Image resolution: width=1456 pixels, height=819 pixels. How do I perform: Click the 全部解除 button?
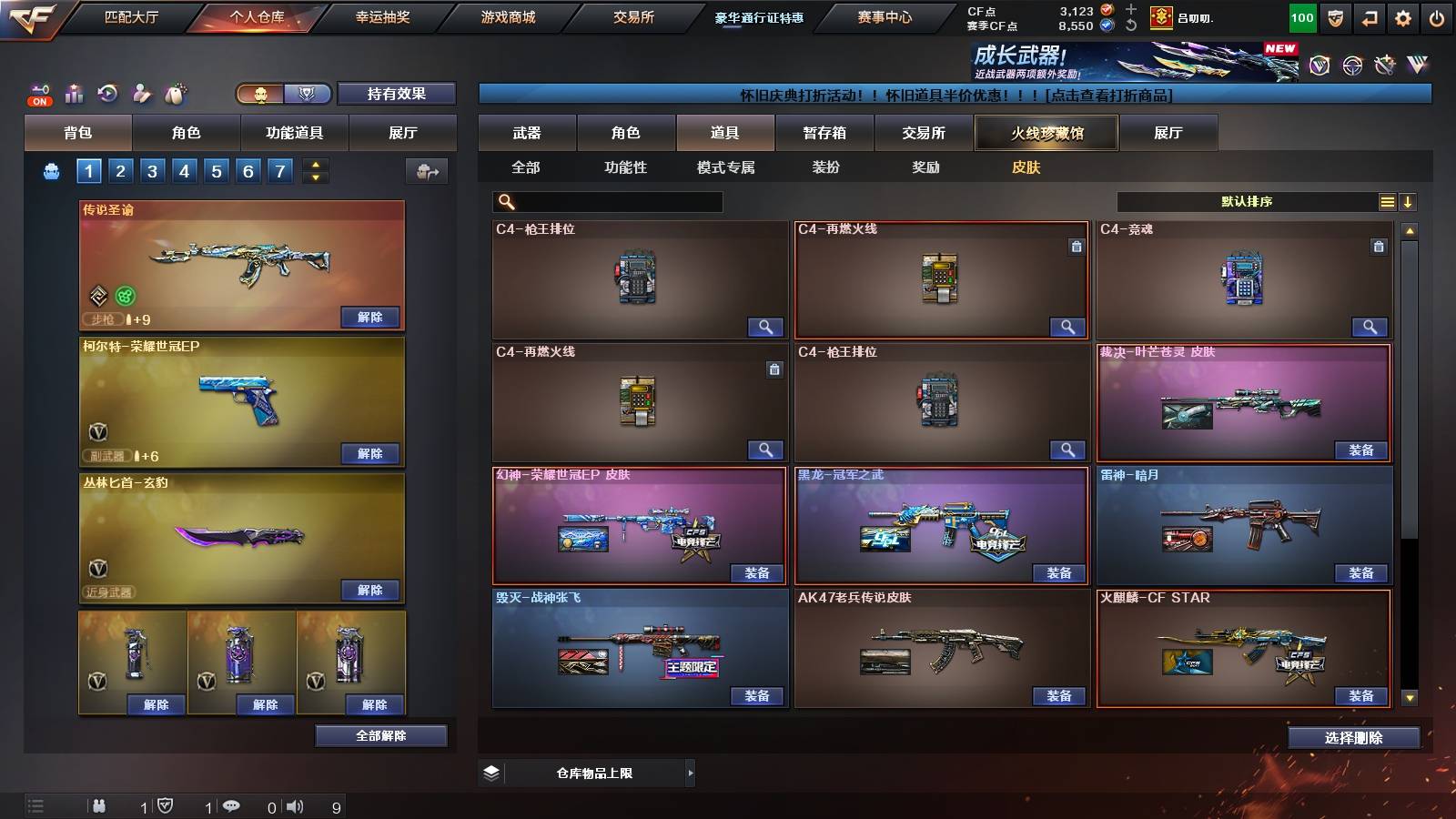click(380, 735)
